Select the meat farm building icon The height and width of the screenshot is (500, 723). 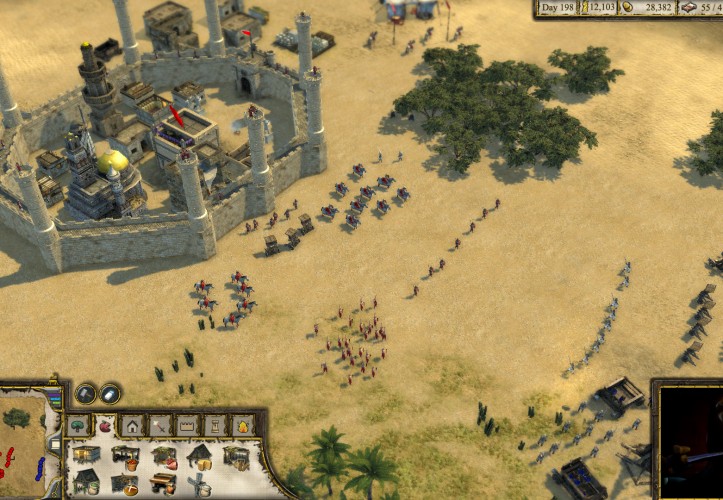point(163,456)
